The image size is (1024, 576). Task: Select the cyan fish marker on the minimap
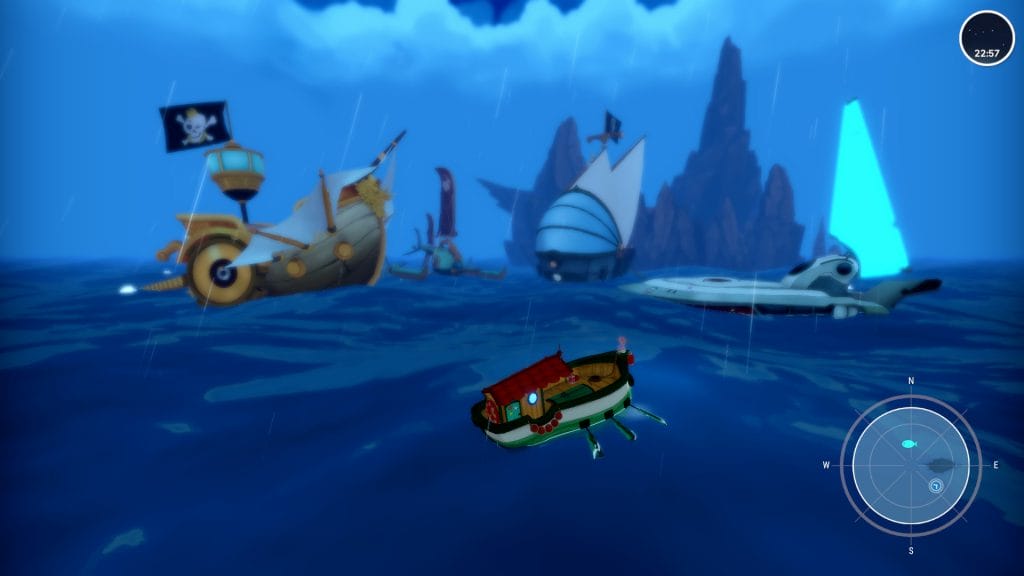908,443
